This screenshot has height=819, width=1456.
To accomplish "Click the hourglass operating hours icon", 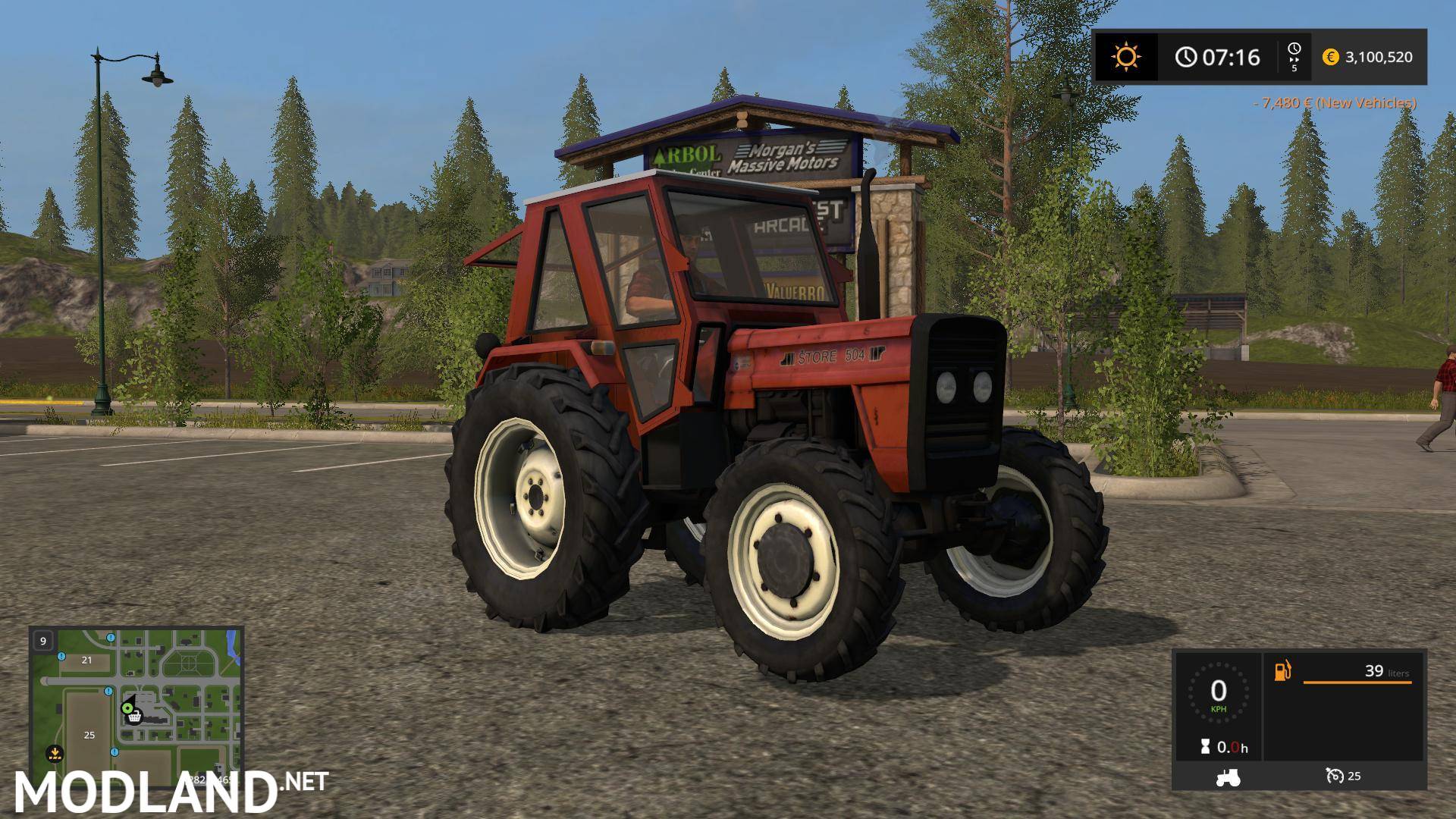I will (x=1206, y=746).
